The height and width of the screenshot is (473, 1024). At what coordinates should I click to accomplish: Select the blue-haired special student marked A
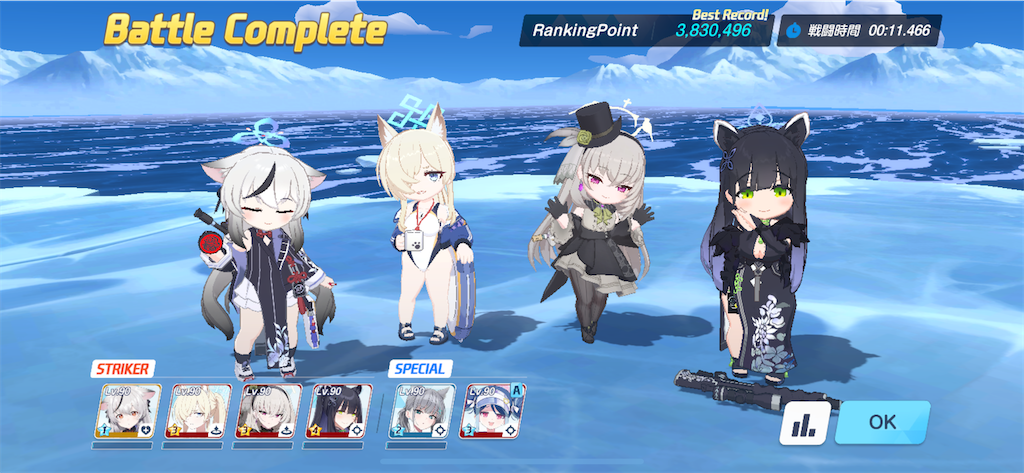[x=492, y=411]
